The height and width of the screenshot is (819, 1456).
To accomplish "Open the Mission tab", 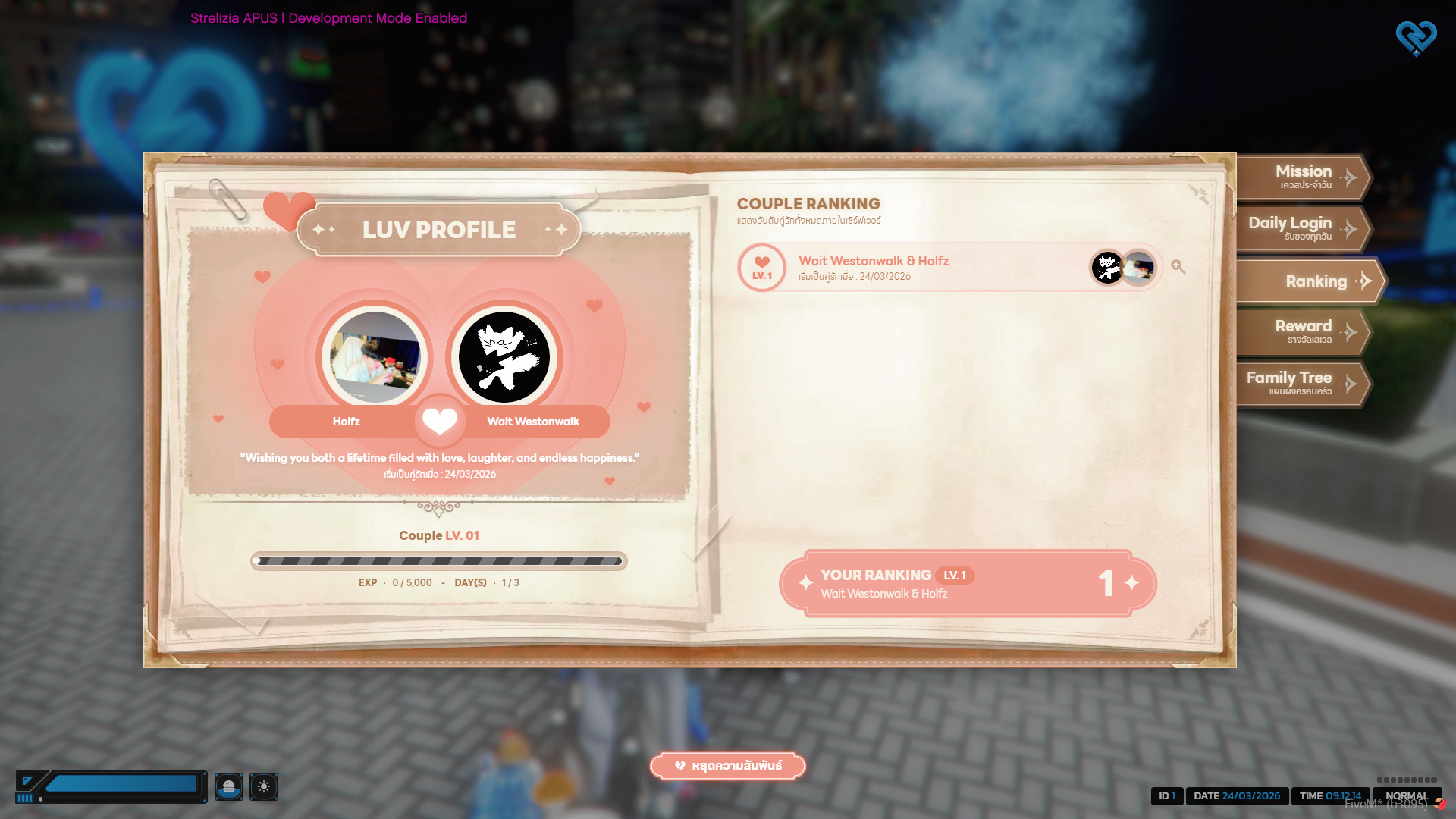I will pyautogui.click(x=1304, y=177).
